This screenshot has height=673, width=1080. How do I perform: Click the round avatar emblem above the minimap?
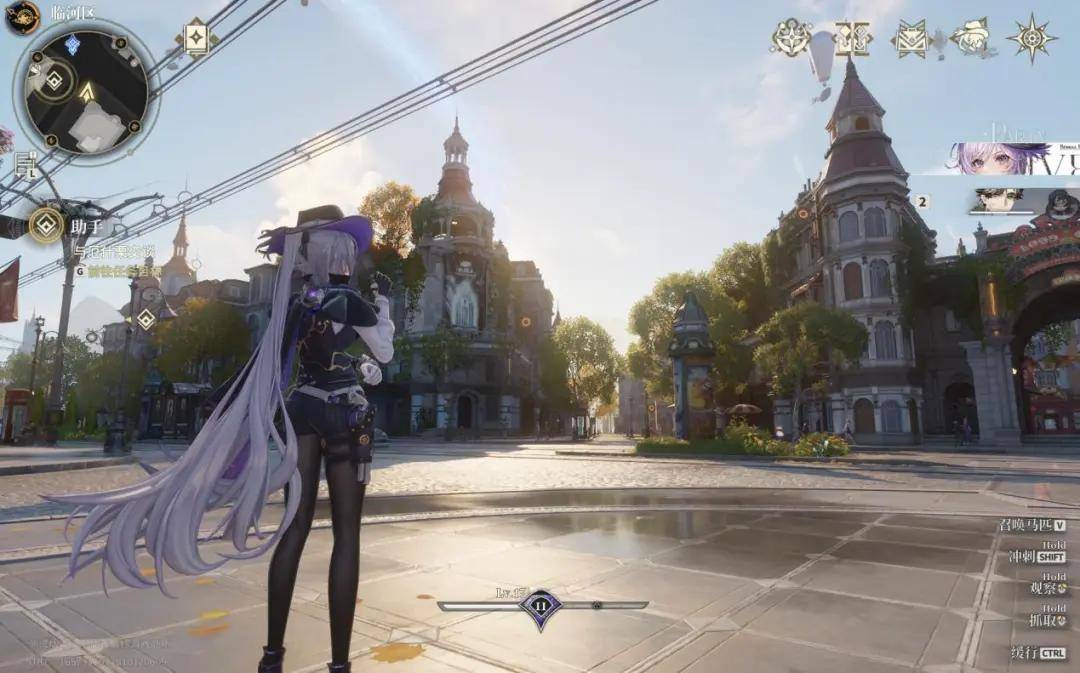pos(22,17)
